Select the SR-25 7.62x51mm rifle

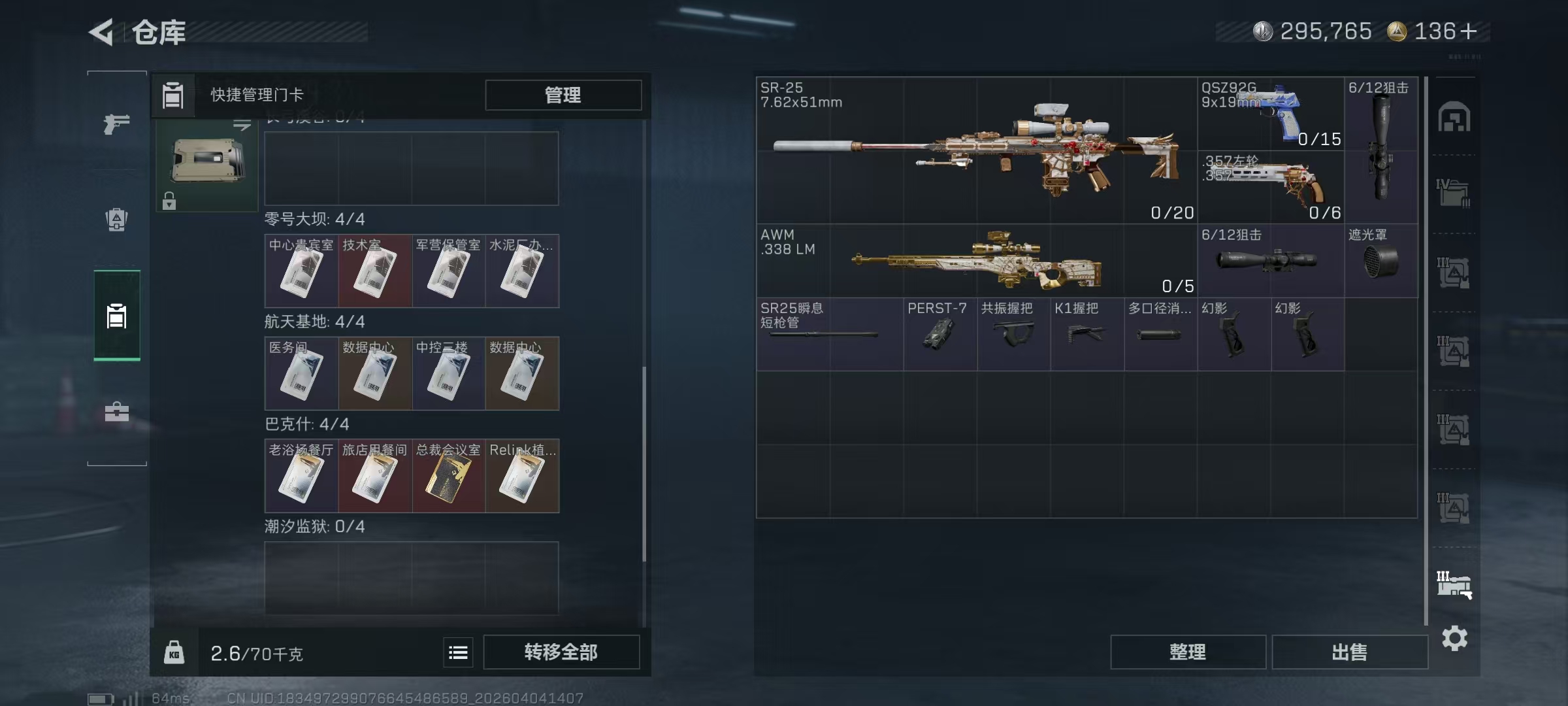click(976, 150)
